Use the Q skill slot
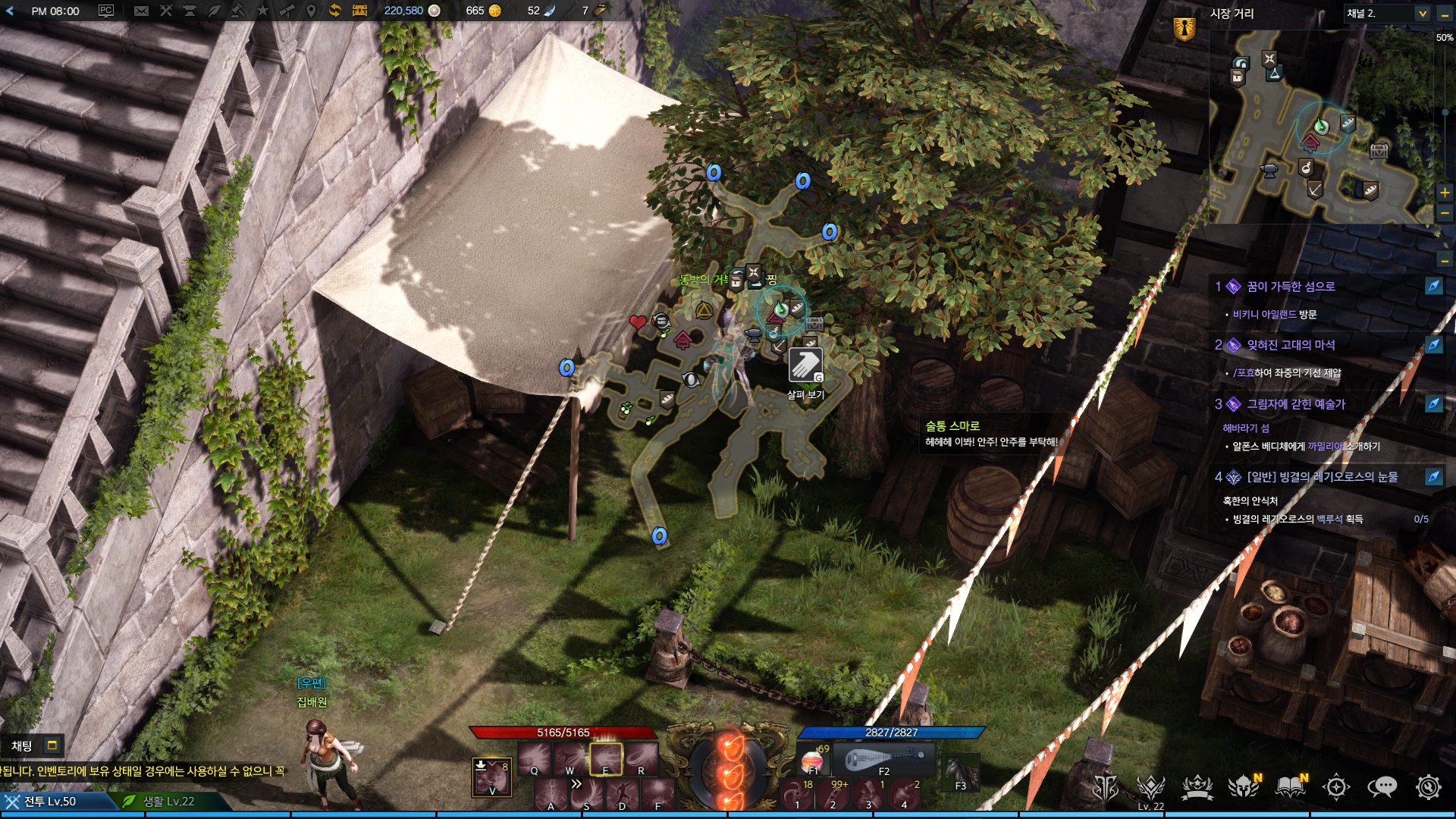 click(535, 758)
